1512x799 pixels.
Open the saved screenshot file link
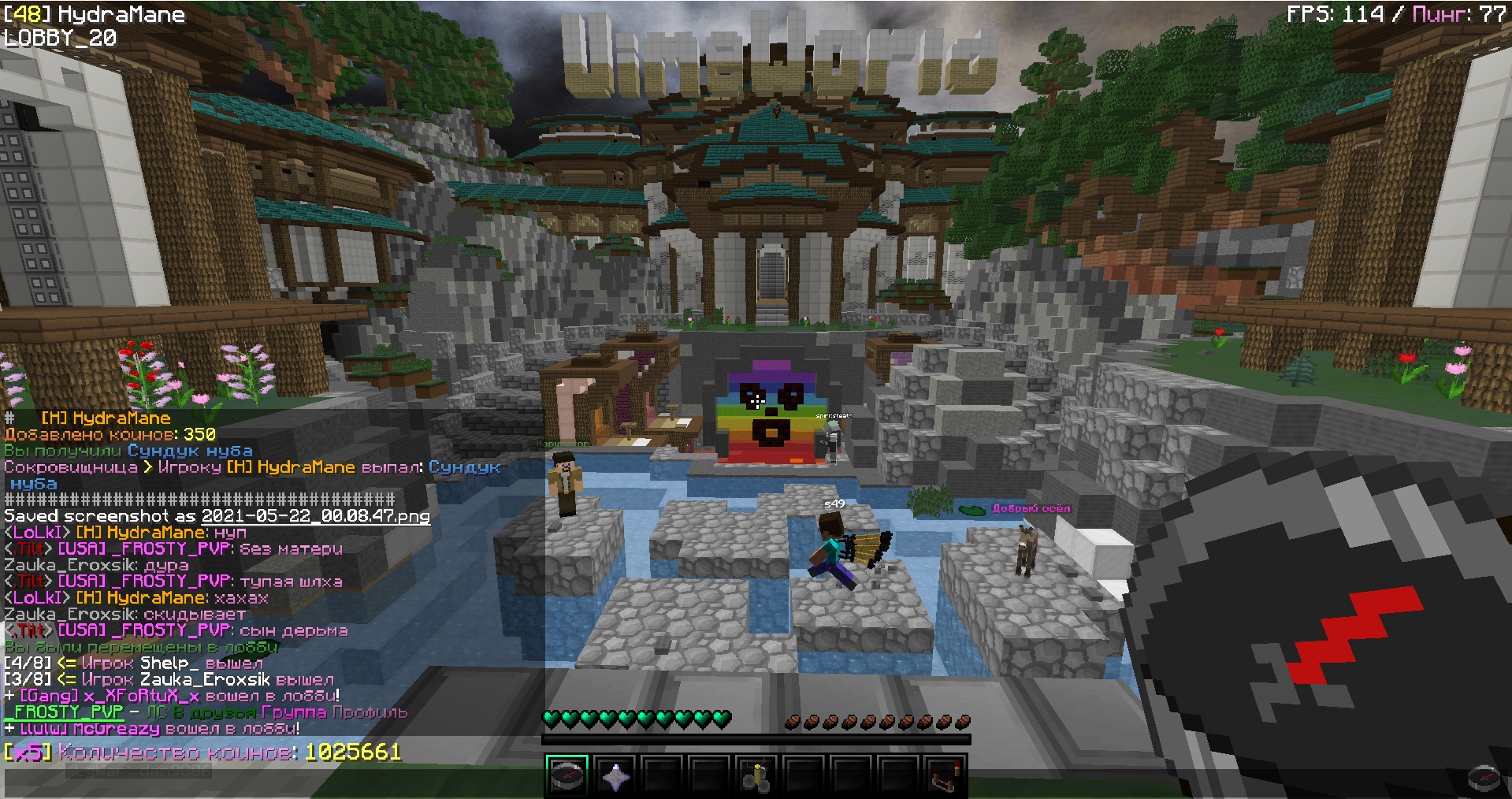tap(315, 516)
